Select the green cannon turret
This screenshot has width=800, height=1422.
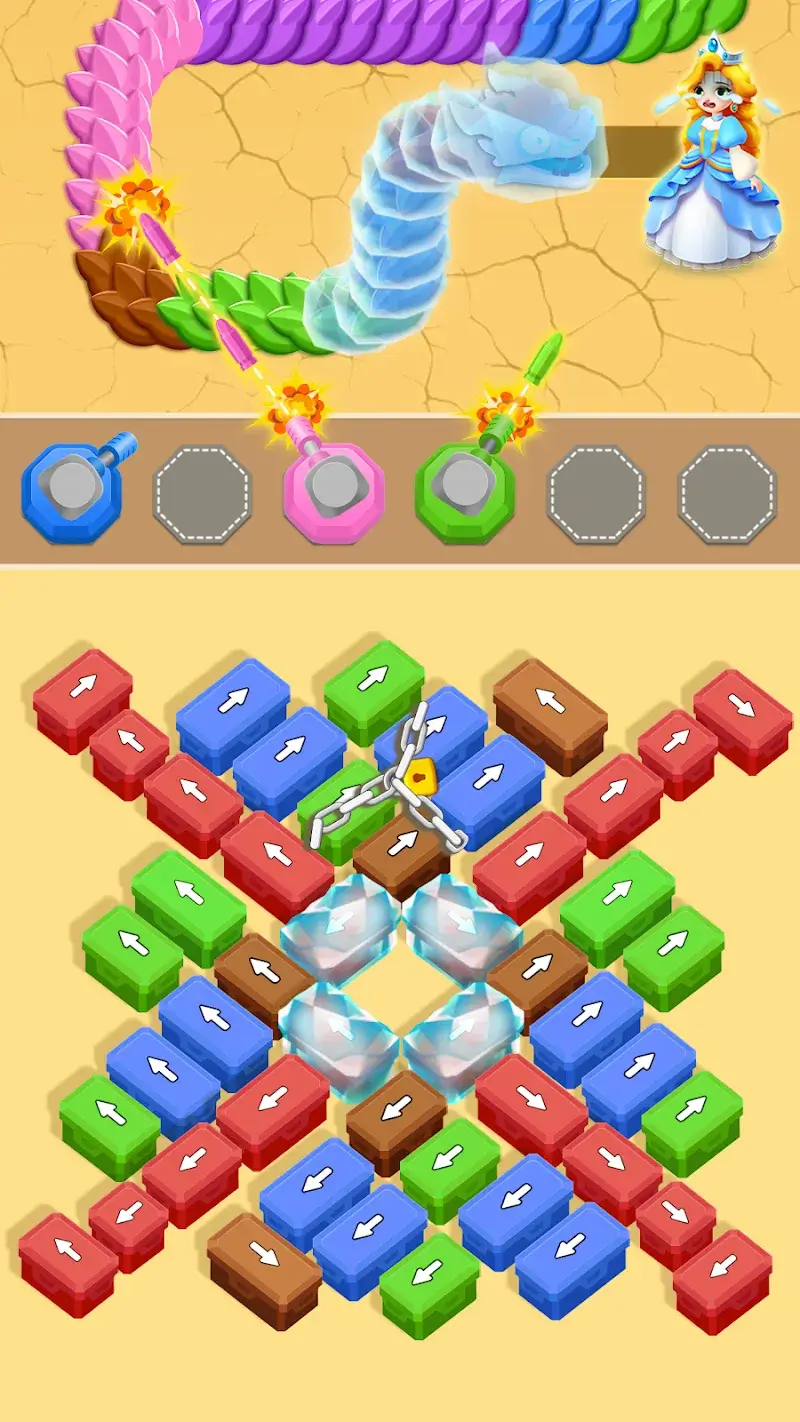click(x=464, y=492)
